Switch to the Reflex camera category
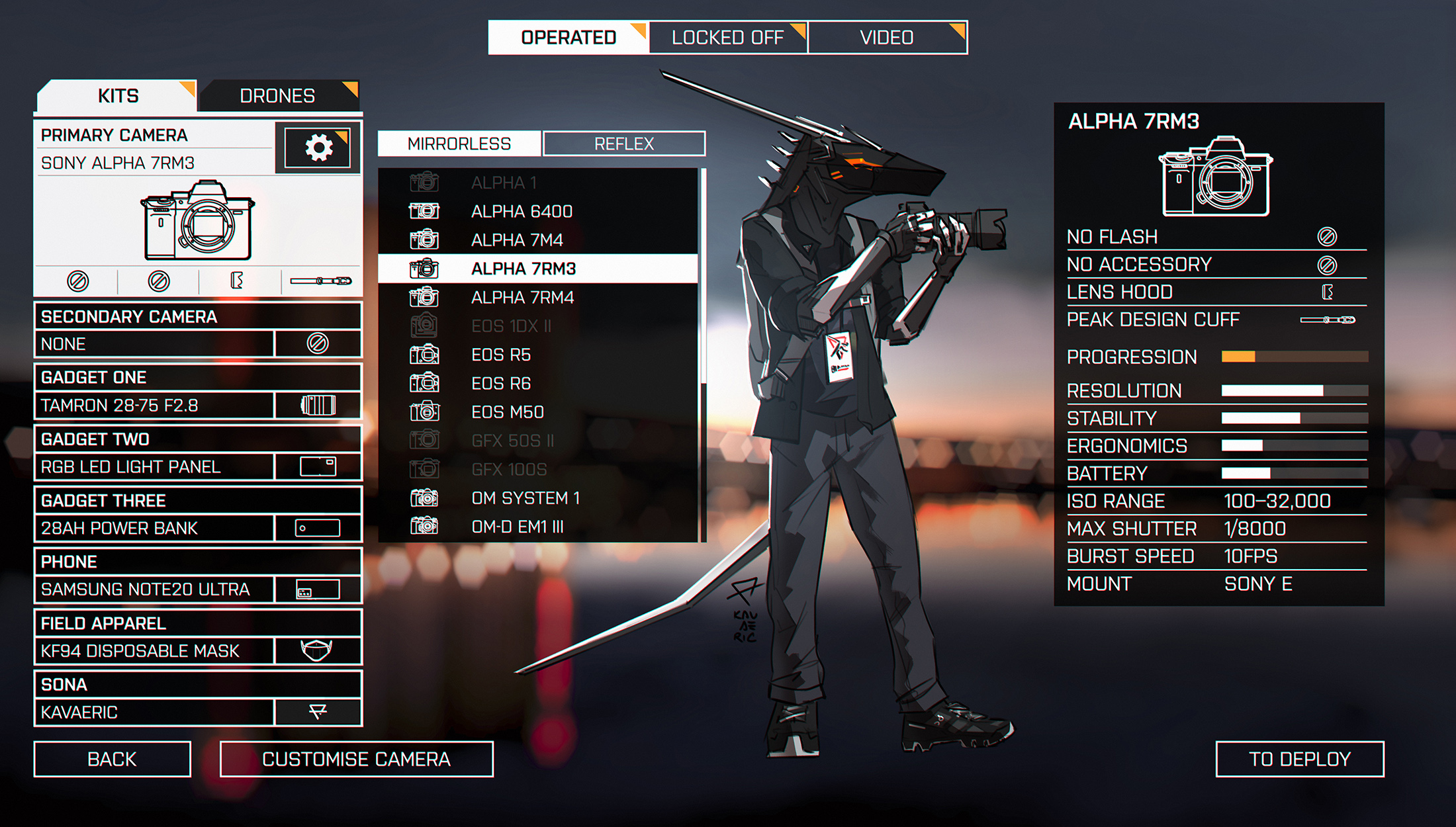Viewport: 1456px width, 827px height. (x=624, y=144)
